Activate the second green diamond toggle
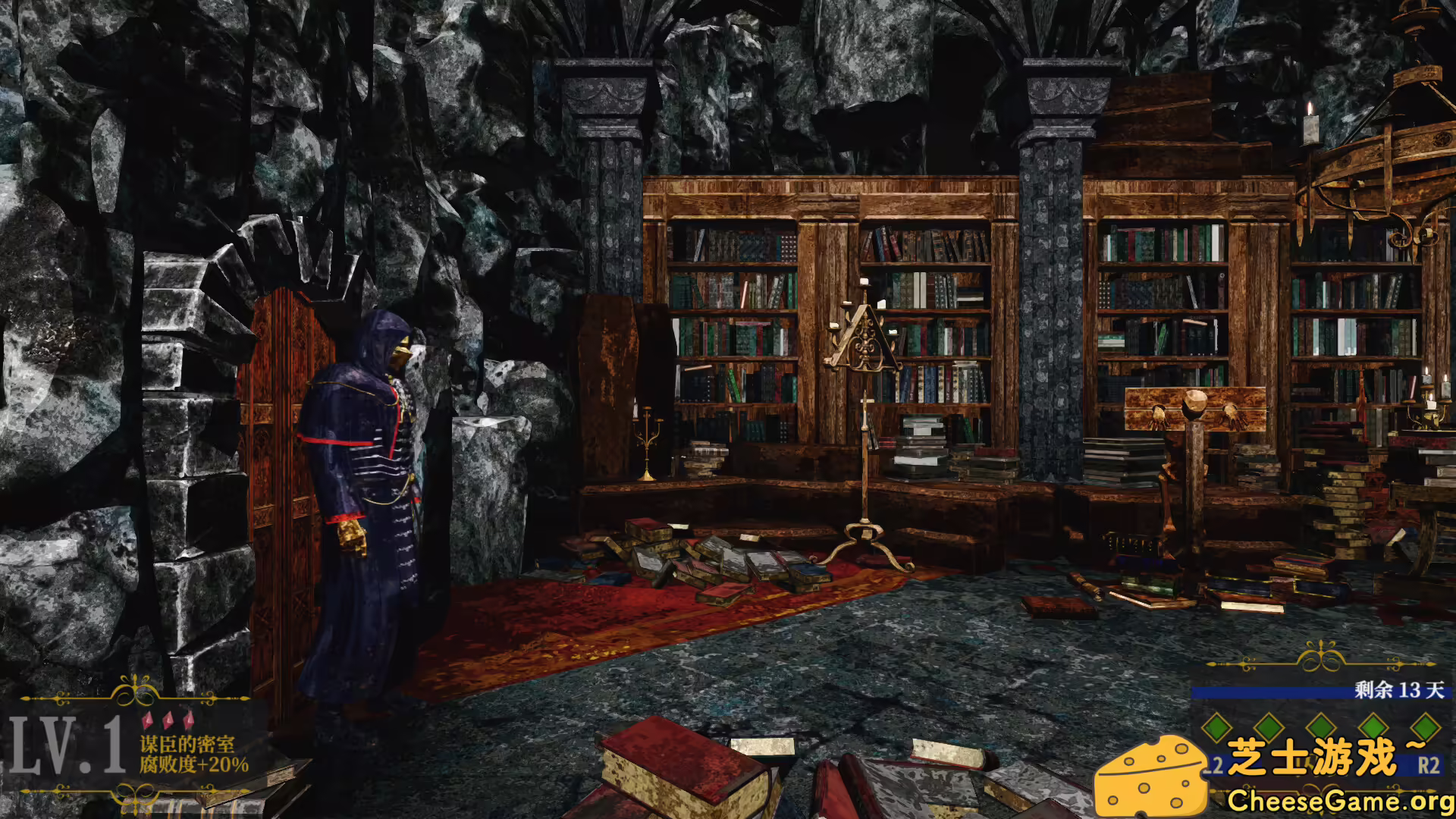This screenshot has width=1456, height=819. [1268, 726]
